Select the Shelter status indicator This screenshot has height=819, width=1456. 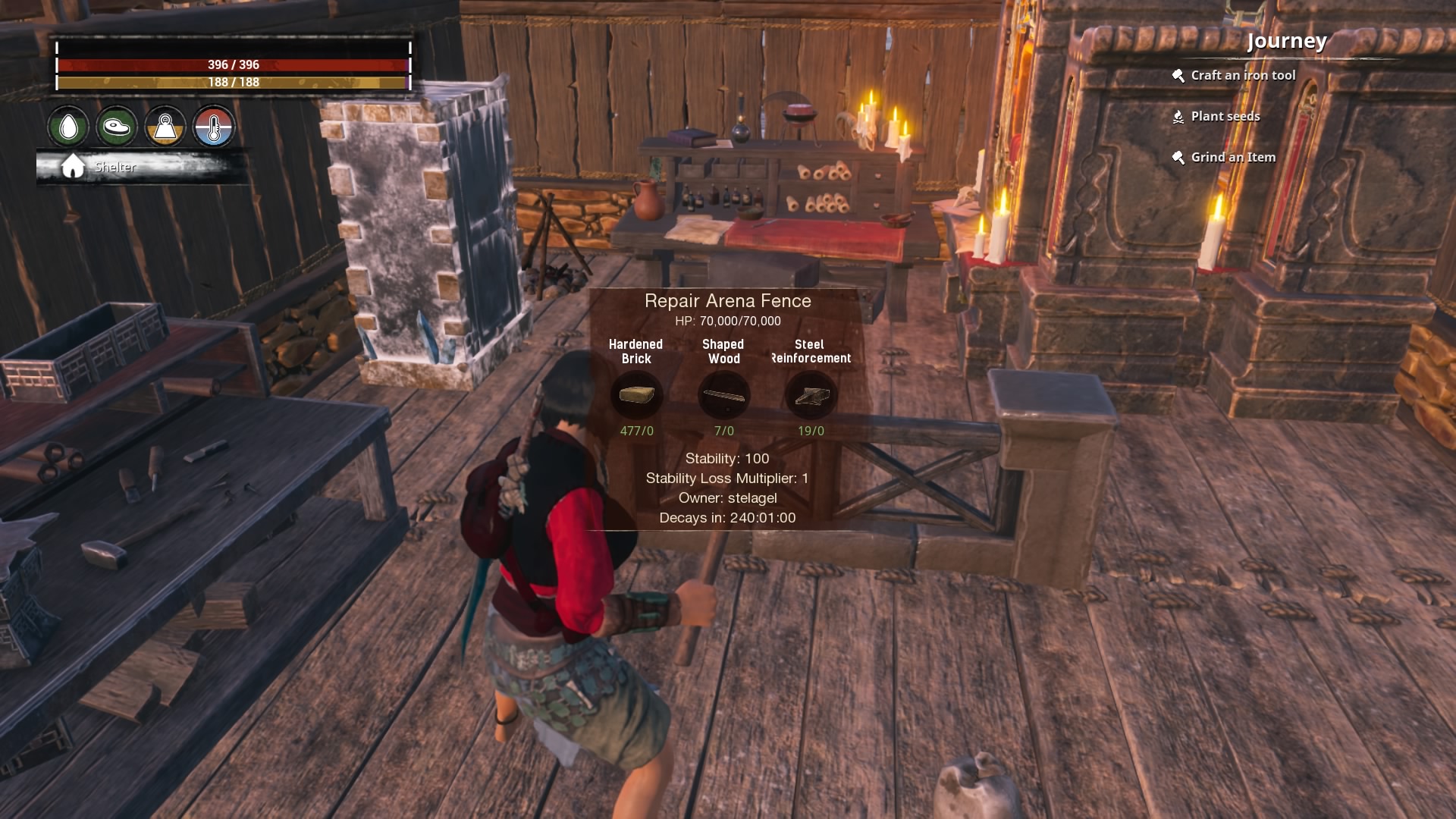pos(114,167)
